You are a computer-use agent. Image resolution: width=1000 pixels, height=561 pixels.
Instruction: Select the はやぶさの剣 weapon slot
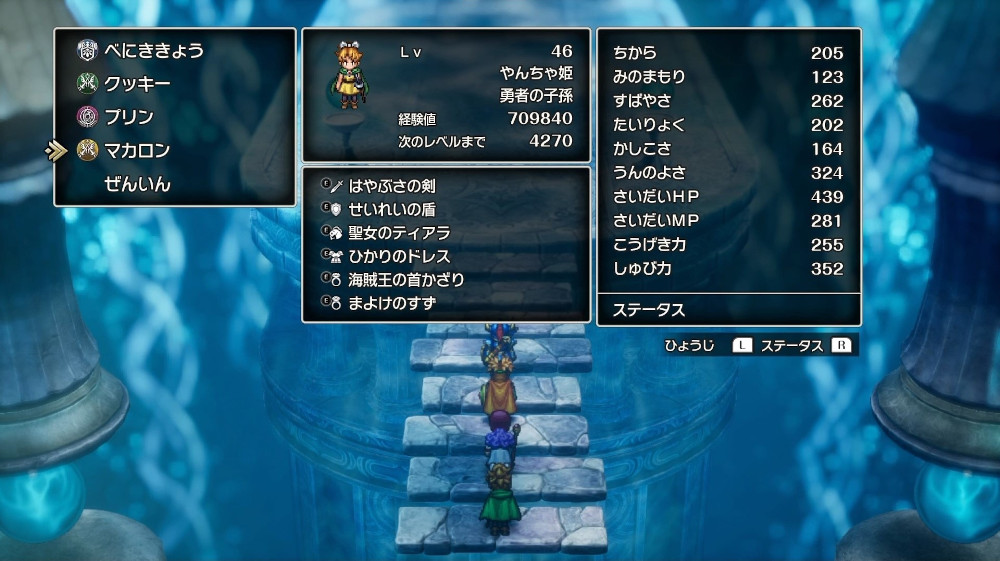[x=391, y=186]
